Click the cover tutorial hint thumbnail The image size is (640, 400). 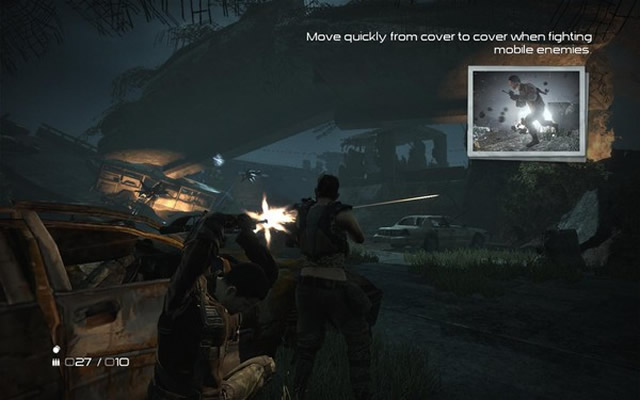click(526, 113)
